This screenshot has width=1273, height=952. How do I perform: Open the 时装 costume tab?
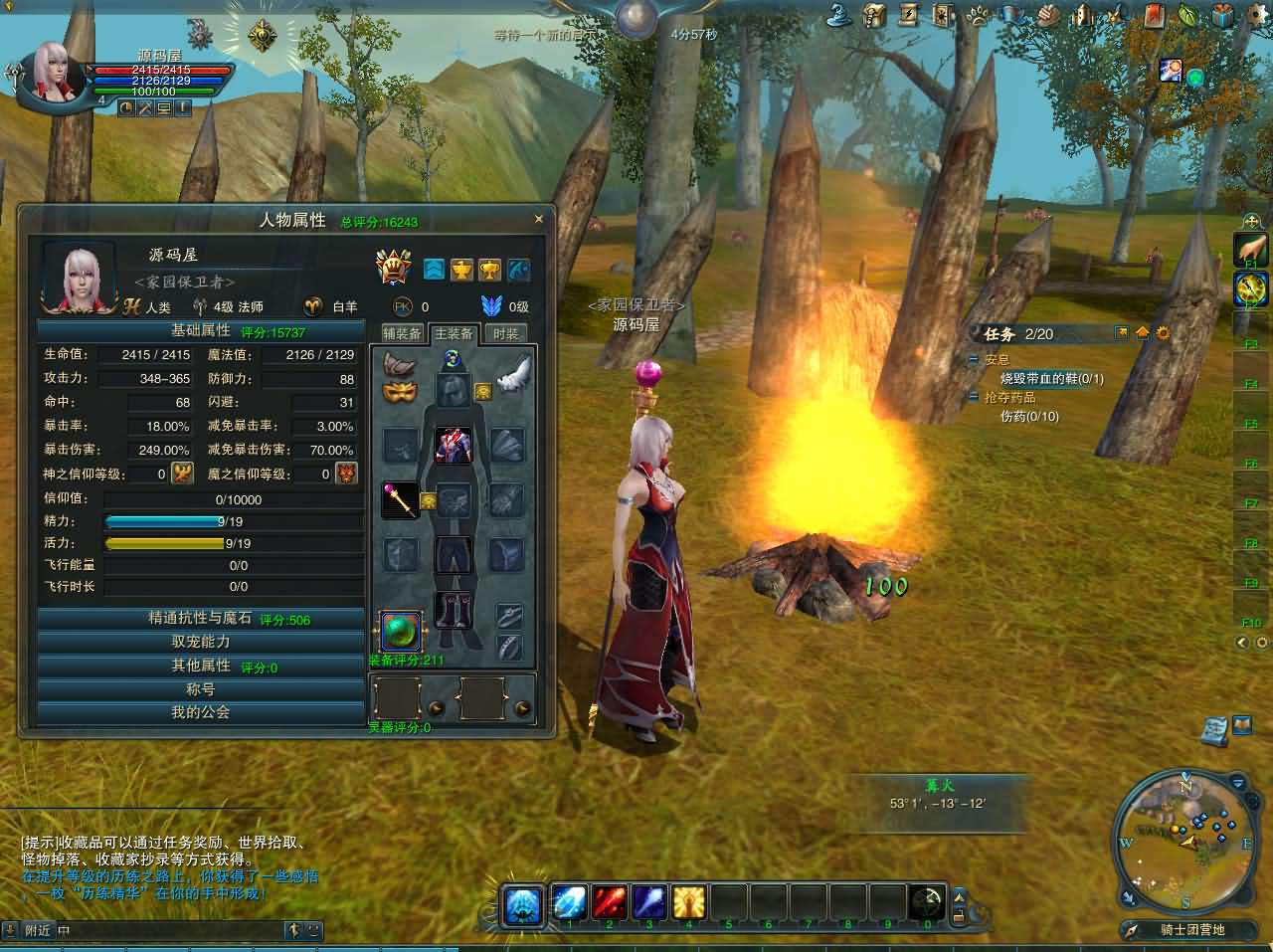506,333
